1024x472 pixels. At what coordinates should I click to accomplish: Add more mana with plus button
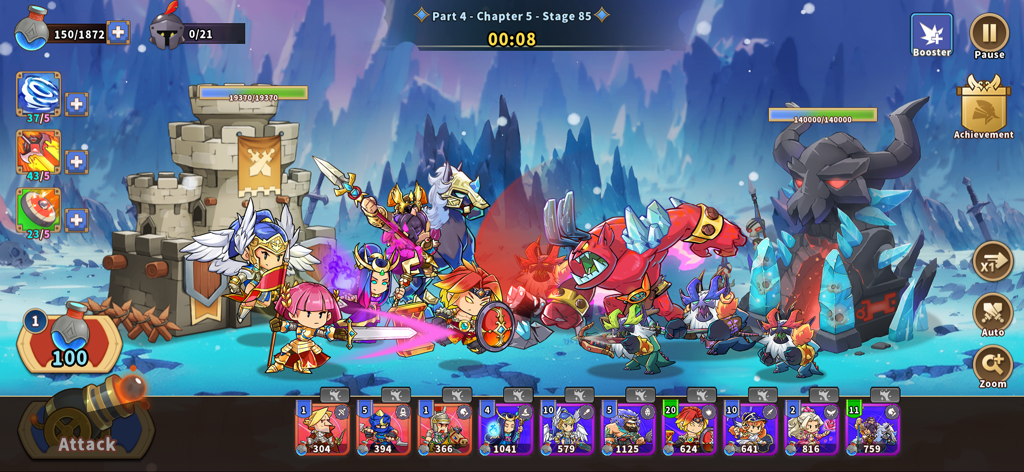pyautogui.click(x=118, y=32)
